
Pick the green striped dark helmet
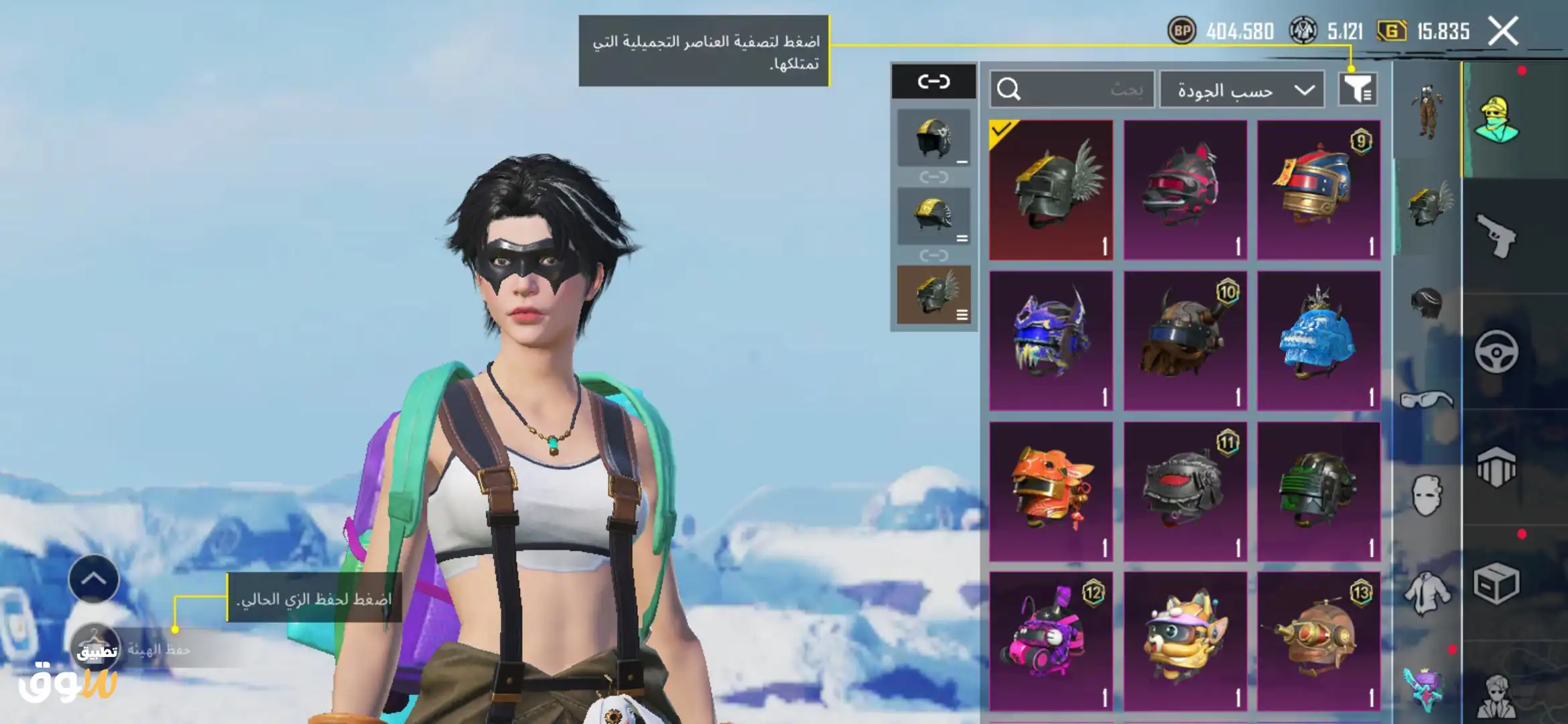click(x=1318, y=491)
